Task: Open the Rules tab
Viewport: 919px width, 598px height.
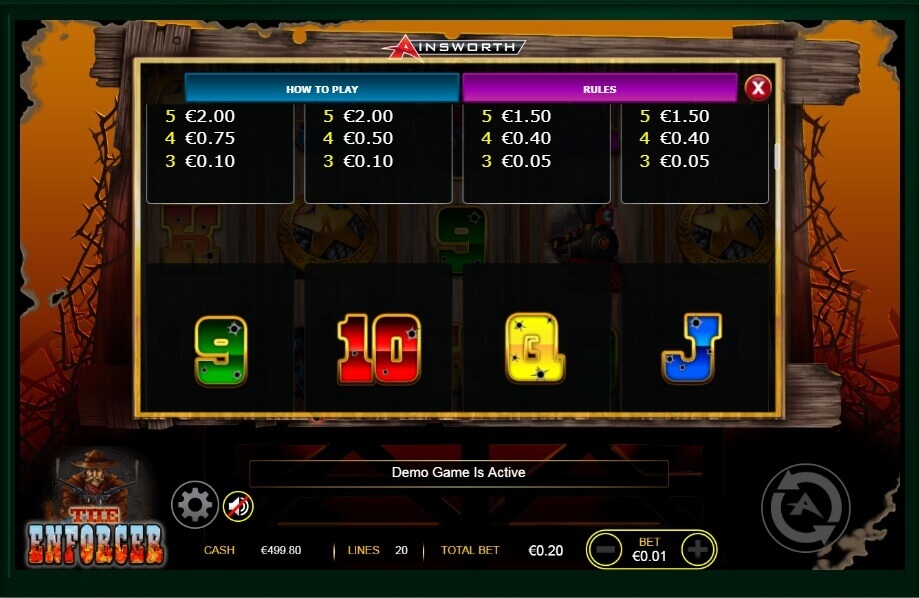Action: tap(599, 89)
